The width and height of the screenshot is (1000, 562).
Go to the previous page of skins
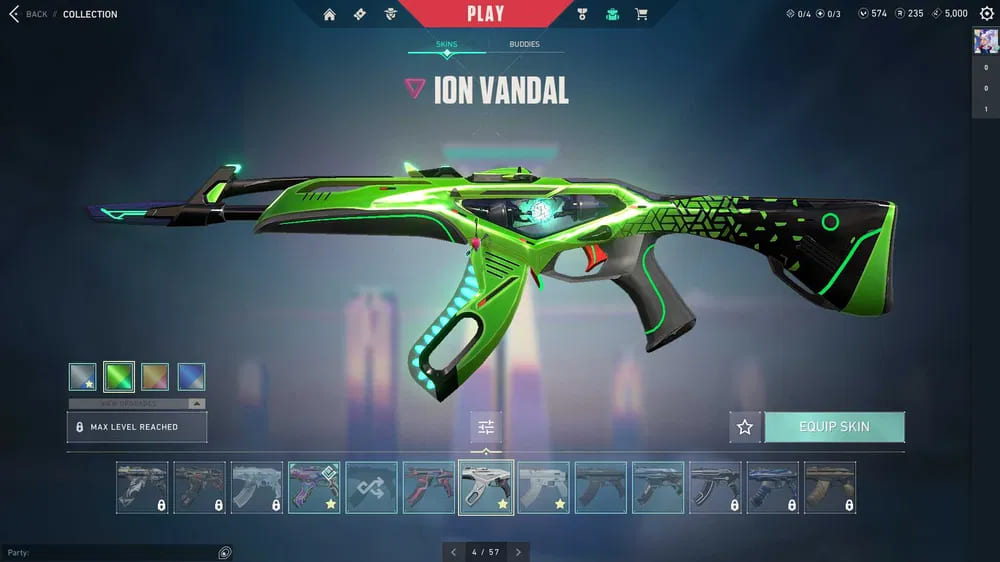pyautogui.click(x=453, y=552)
